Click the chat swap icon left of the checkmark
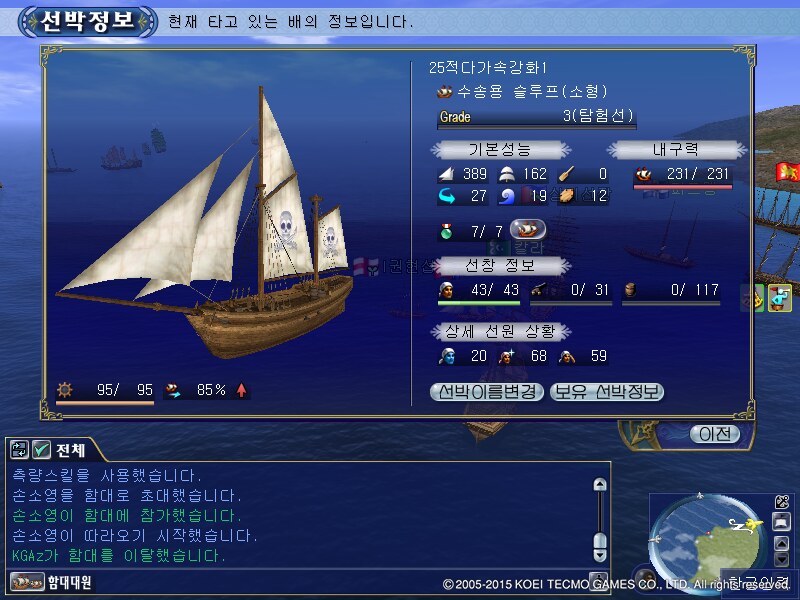The height and width of the screenshot is (600, 800). [20, 450]
